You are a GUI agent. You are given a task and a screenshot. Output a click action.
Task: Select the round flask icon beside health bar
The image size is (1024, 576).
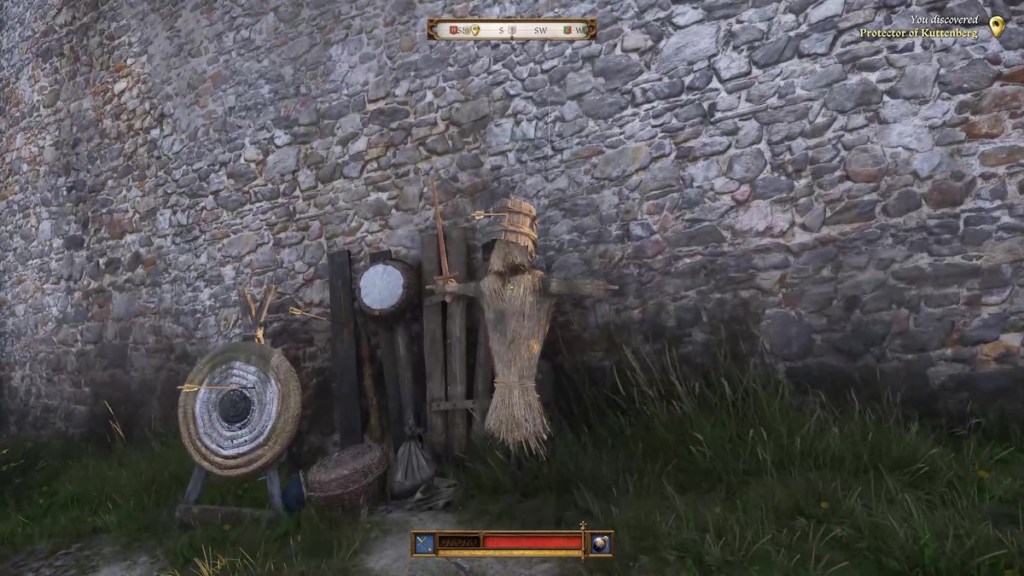pos(600,543)
